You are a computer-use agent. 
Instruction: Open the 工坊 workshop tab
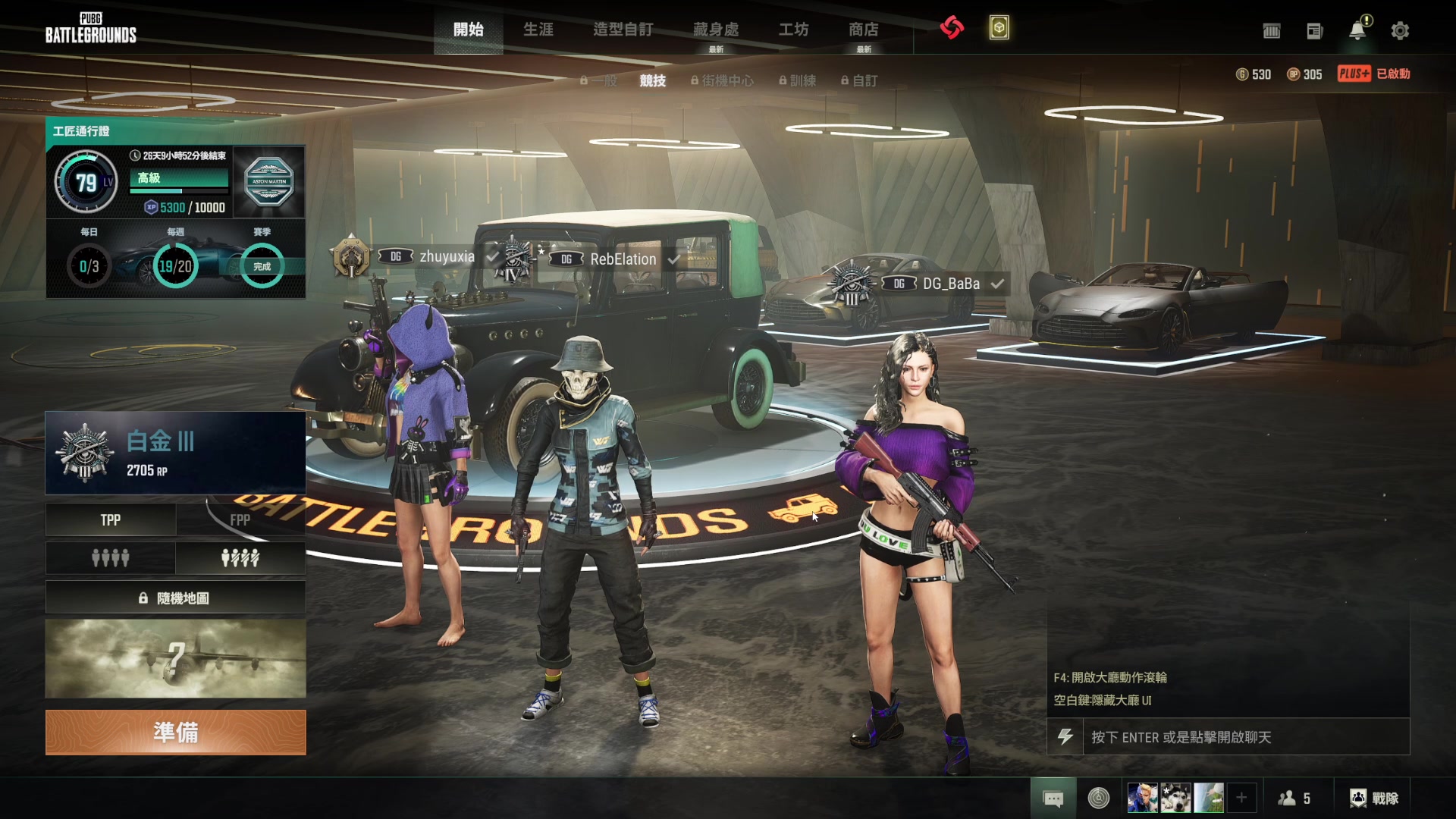(793, 30)
